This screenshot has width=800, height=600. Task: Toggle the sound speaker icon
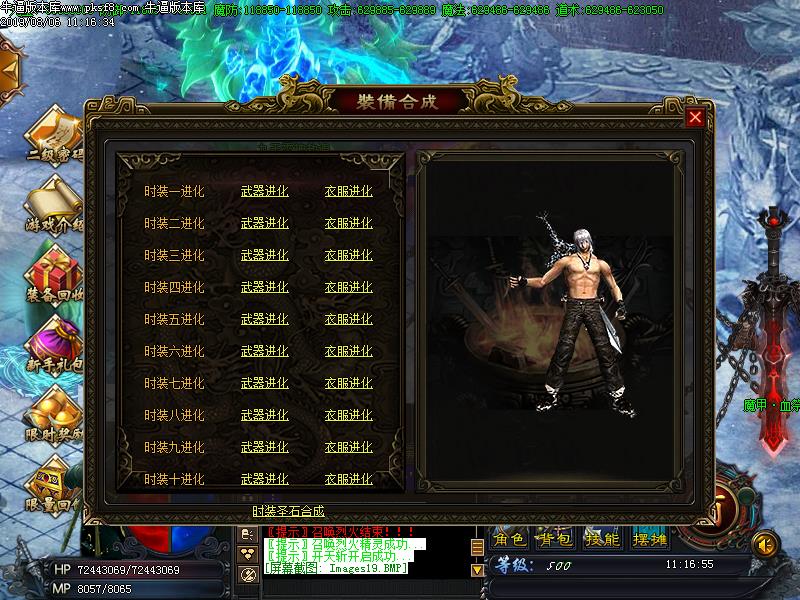[765, 543]
